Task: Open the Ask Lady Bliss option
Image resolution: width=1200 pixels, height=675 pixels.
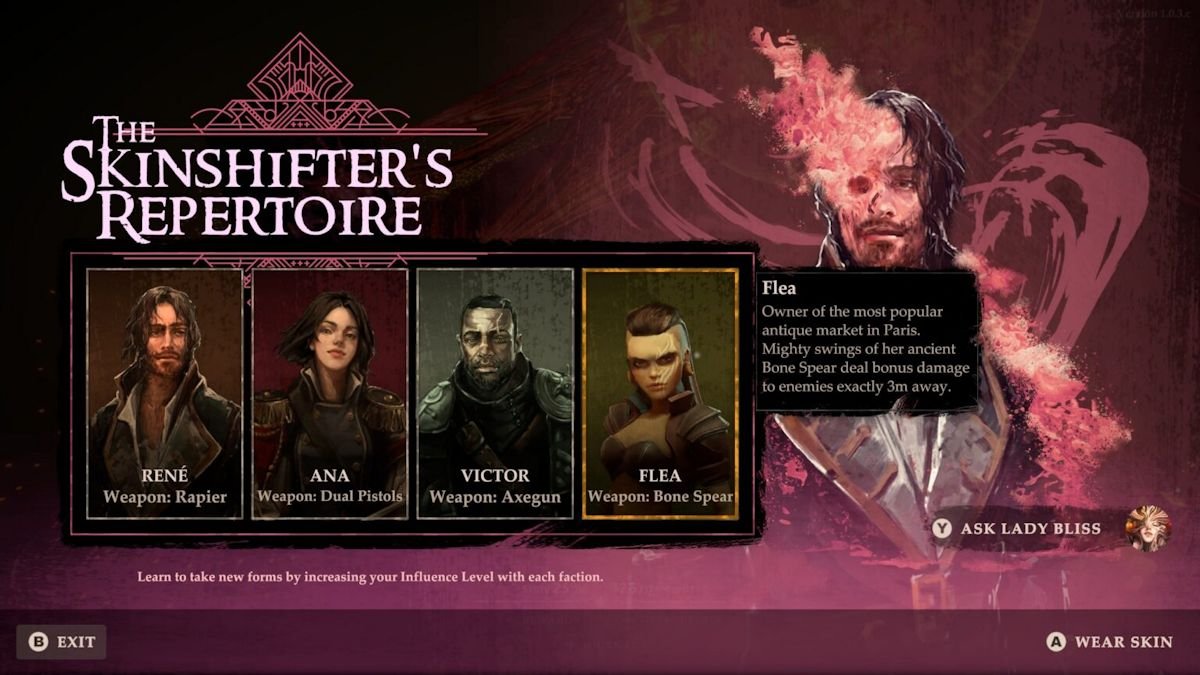Action: pos(1030,528)
